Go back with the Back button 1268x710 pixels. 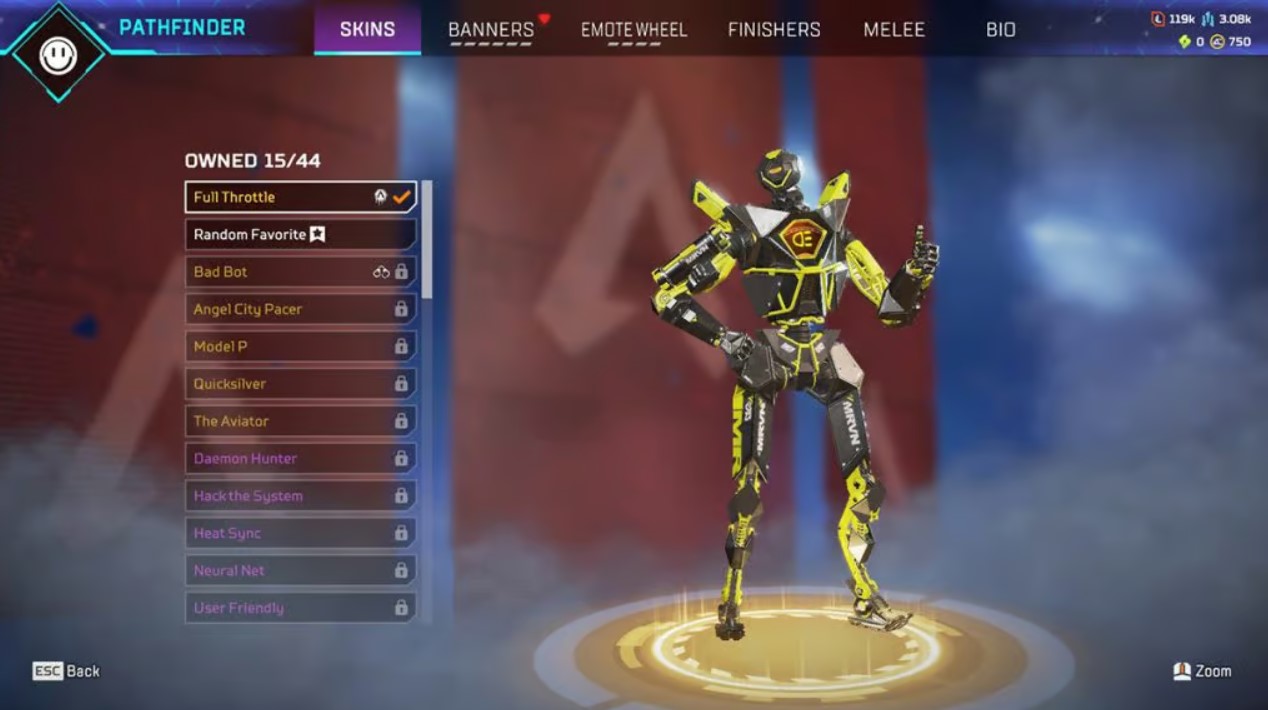pyautogui.click(x=67, y=671)
